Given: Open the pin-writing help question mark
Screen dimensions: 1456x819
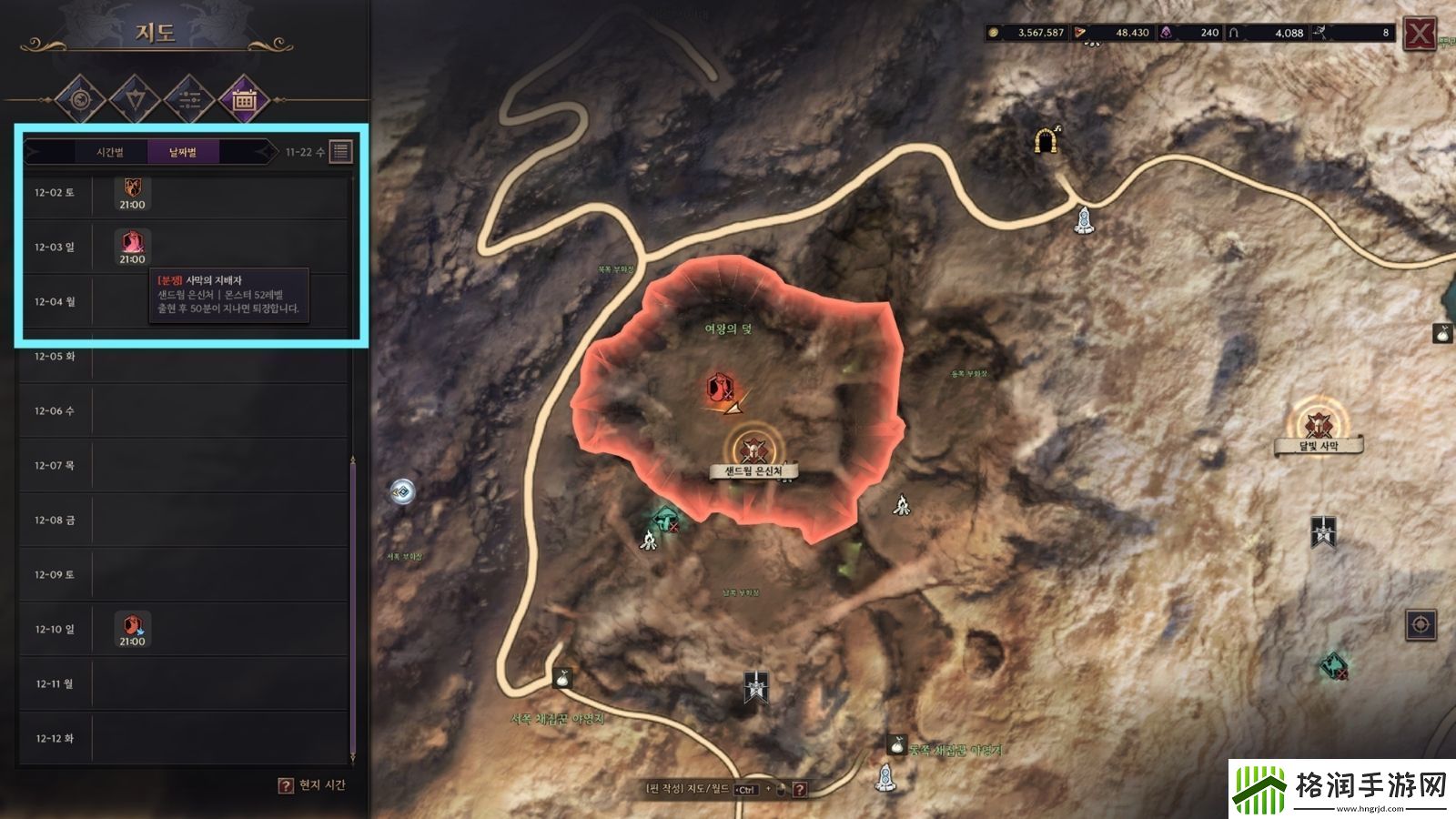Looking at the screenshot, I should (800, 789).
